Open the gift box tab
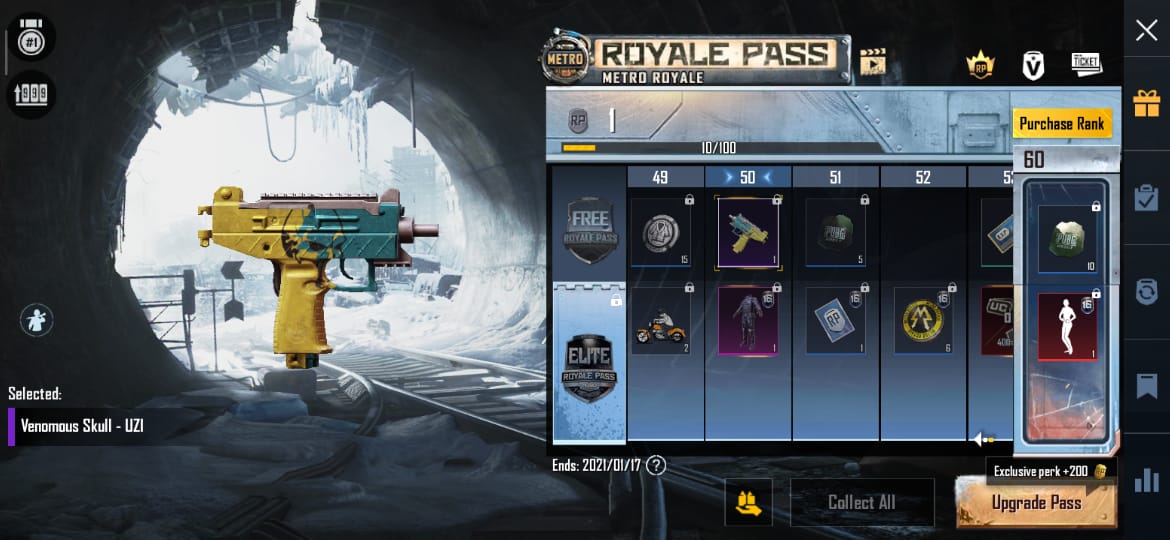 click(1146, 102)
